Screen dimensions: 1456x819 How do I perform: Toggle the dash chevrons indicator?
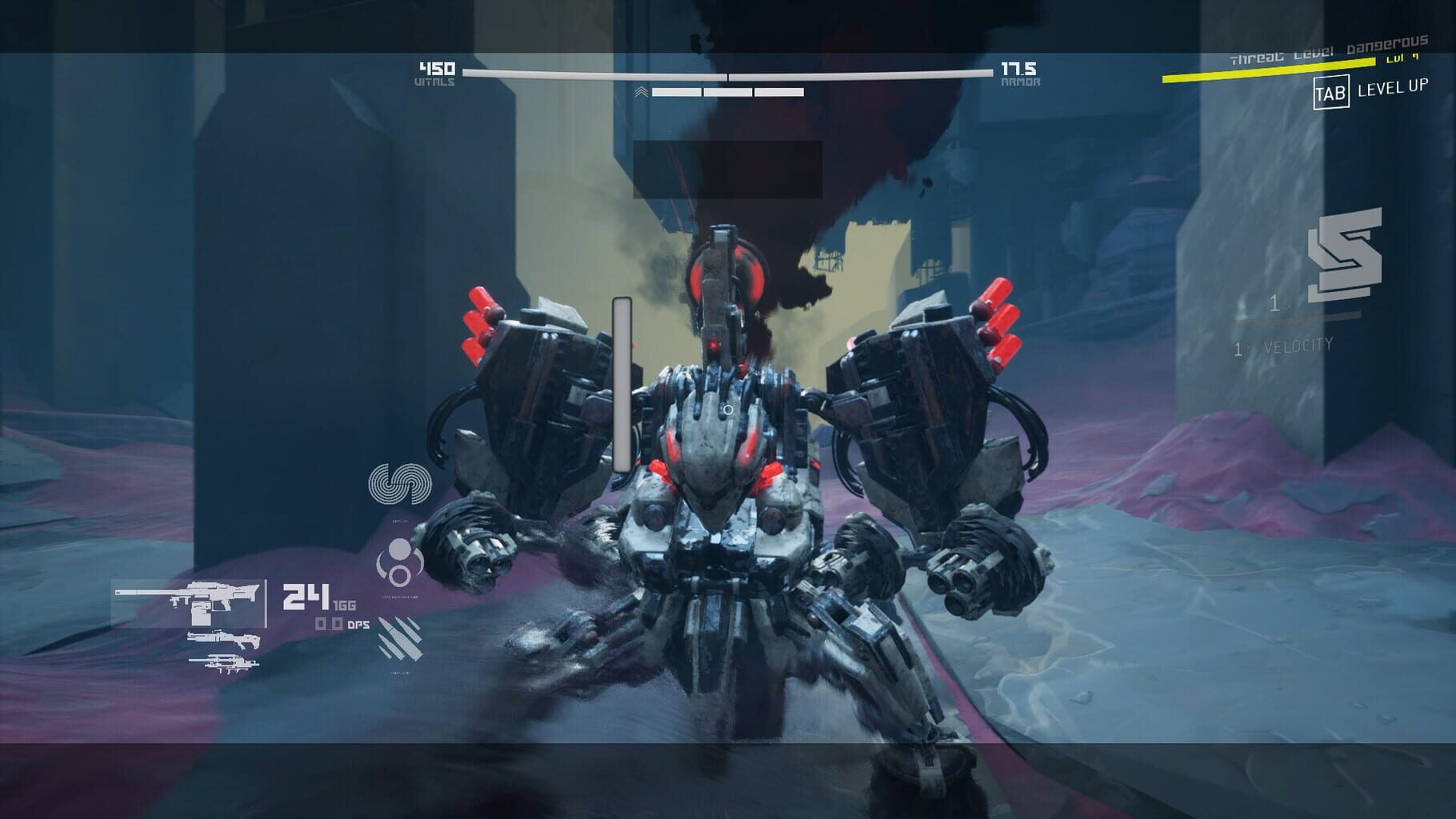click(x=640, y=90)
